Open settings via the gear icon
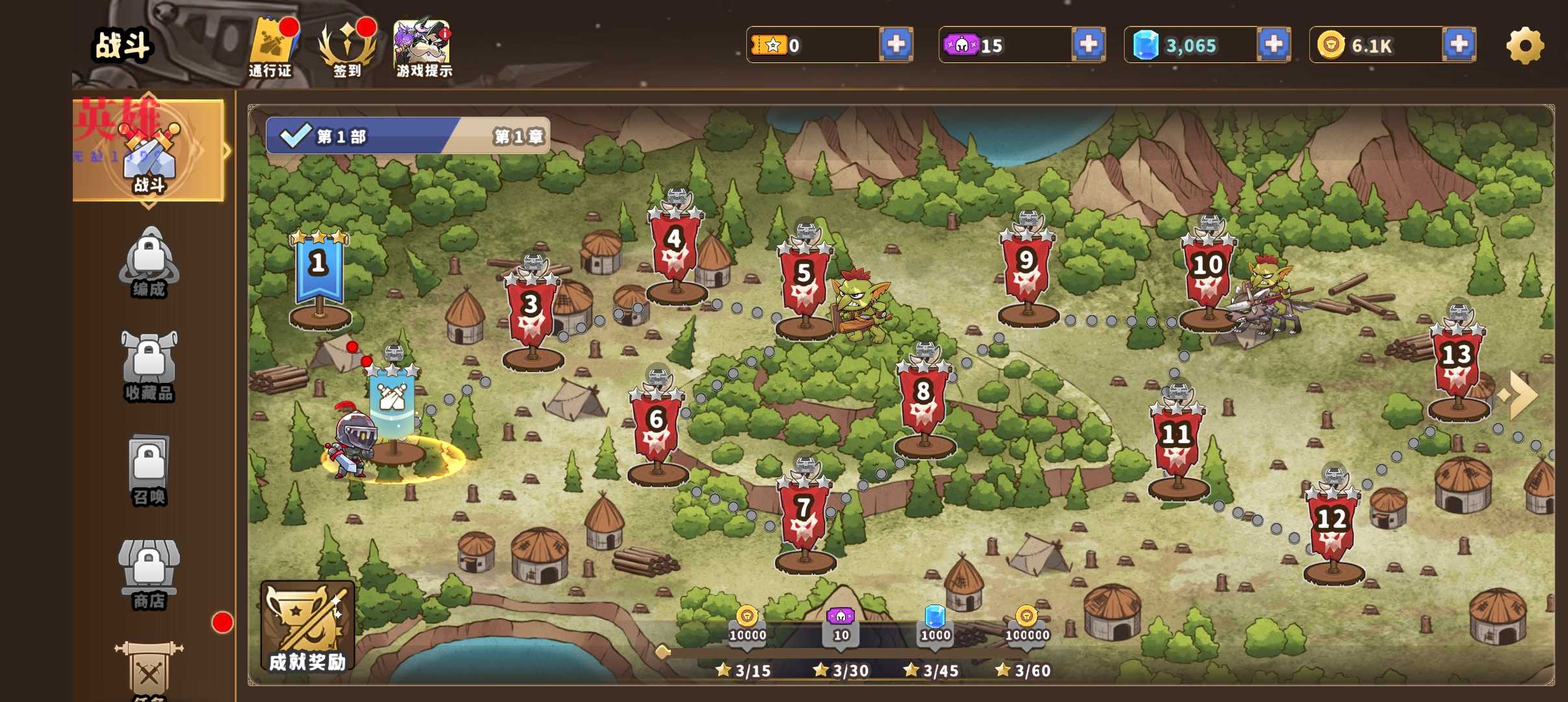This screenshot has height=702, width=1568. tap(1524, 45)
